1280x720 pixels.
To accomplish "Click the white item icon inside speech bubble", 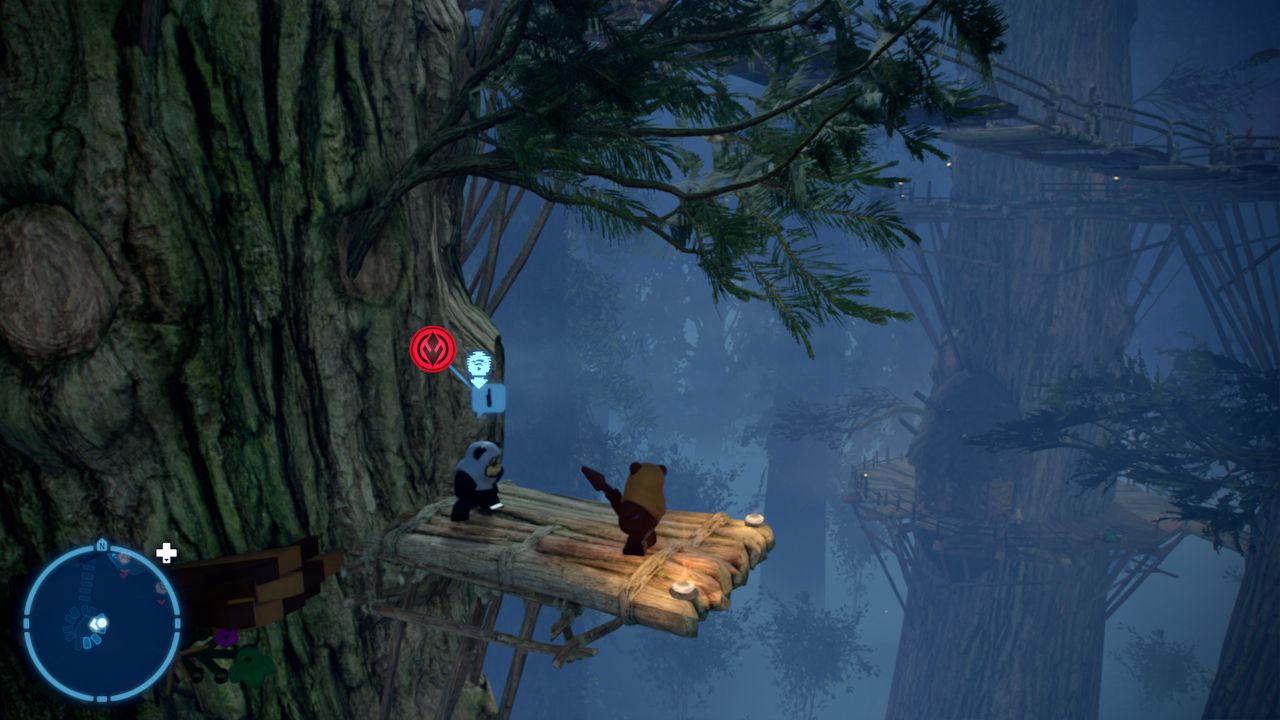I will pyautogui.click(x=488, y=396).
